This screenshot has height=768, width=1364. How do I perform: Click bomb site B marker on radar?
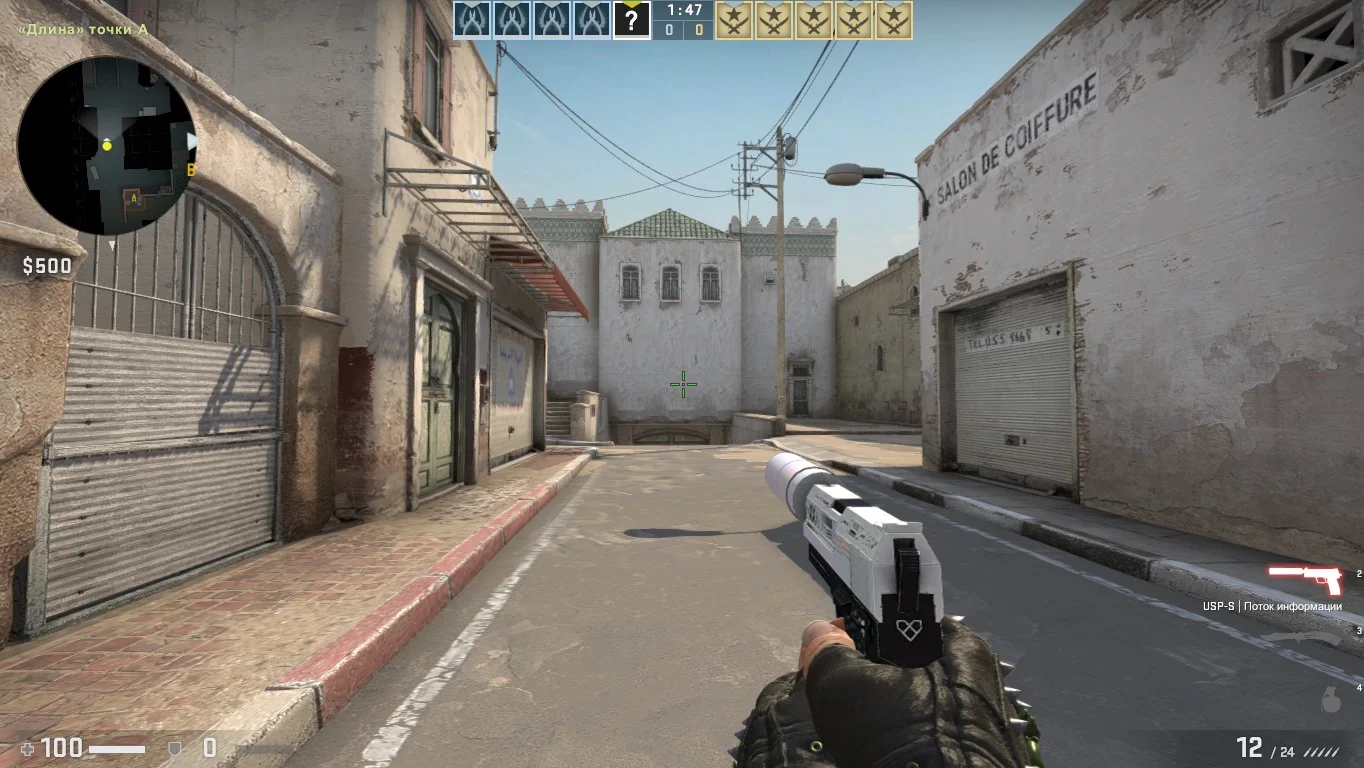tap(190, 169)
